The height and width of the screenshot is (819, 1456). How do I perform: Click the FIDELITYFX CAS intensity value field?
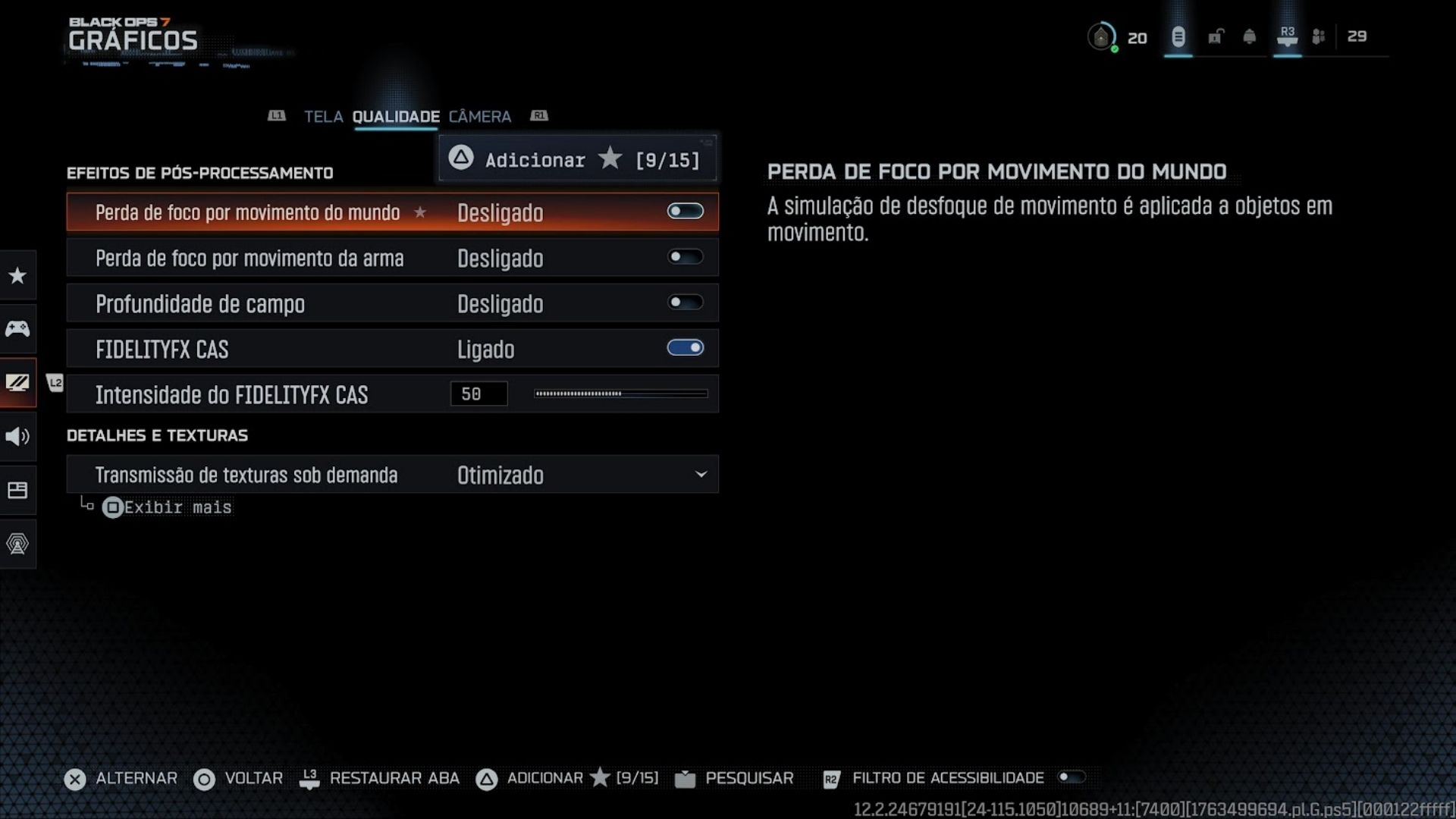coord(479,394)
